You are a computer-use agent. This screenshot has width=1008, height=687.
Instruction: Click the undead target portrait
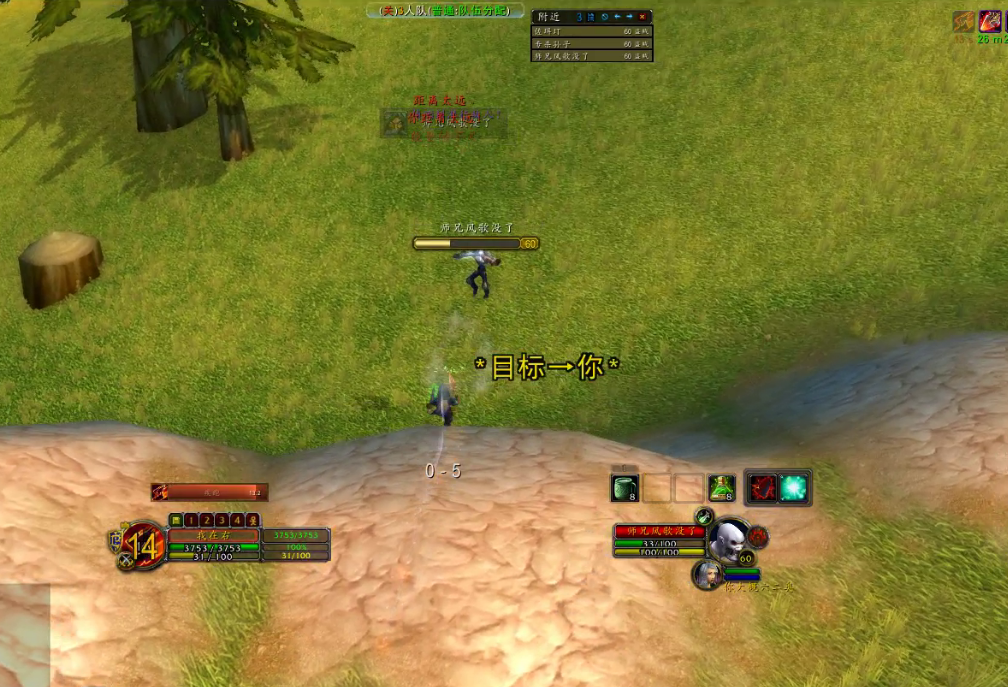(x=727, y=539)
